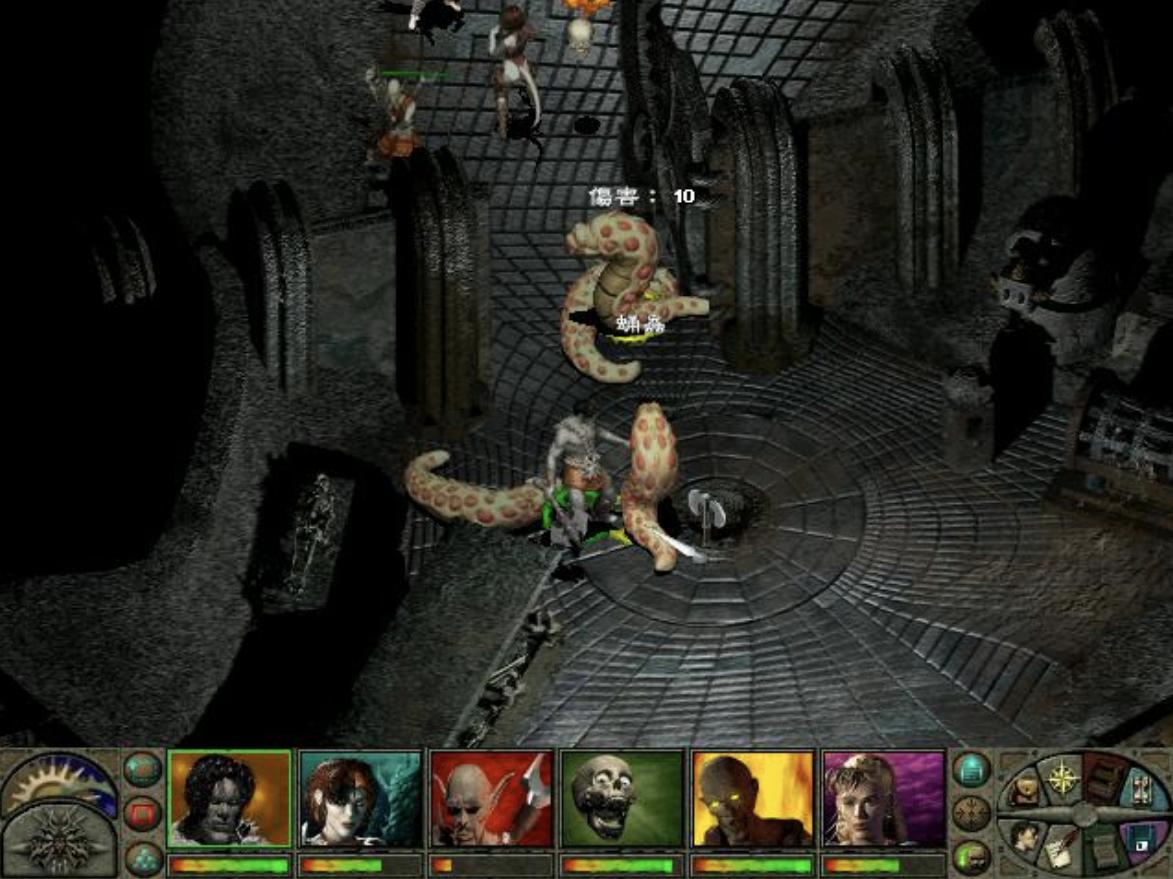Select the floating skull portrait
Screen dimensions: 1173x879
(622, 798)
